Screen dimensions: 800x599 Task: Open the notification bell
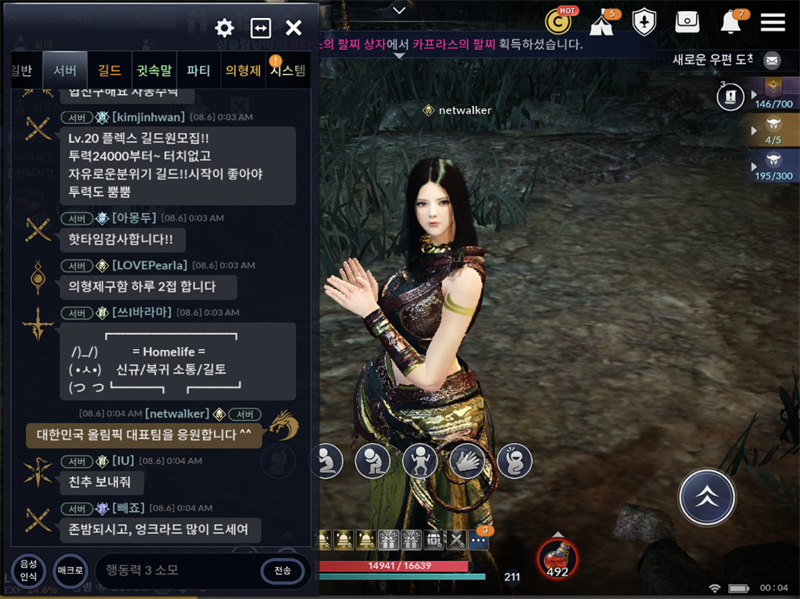point(731,22)
